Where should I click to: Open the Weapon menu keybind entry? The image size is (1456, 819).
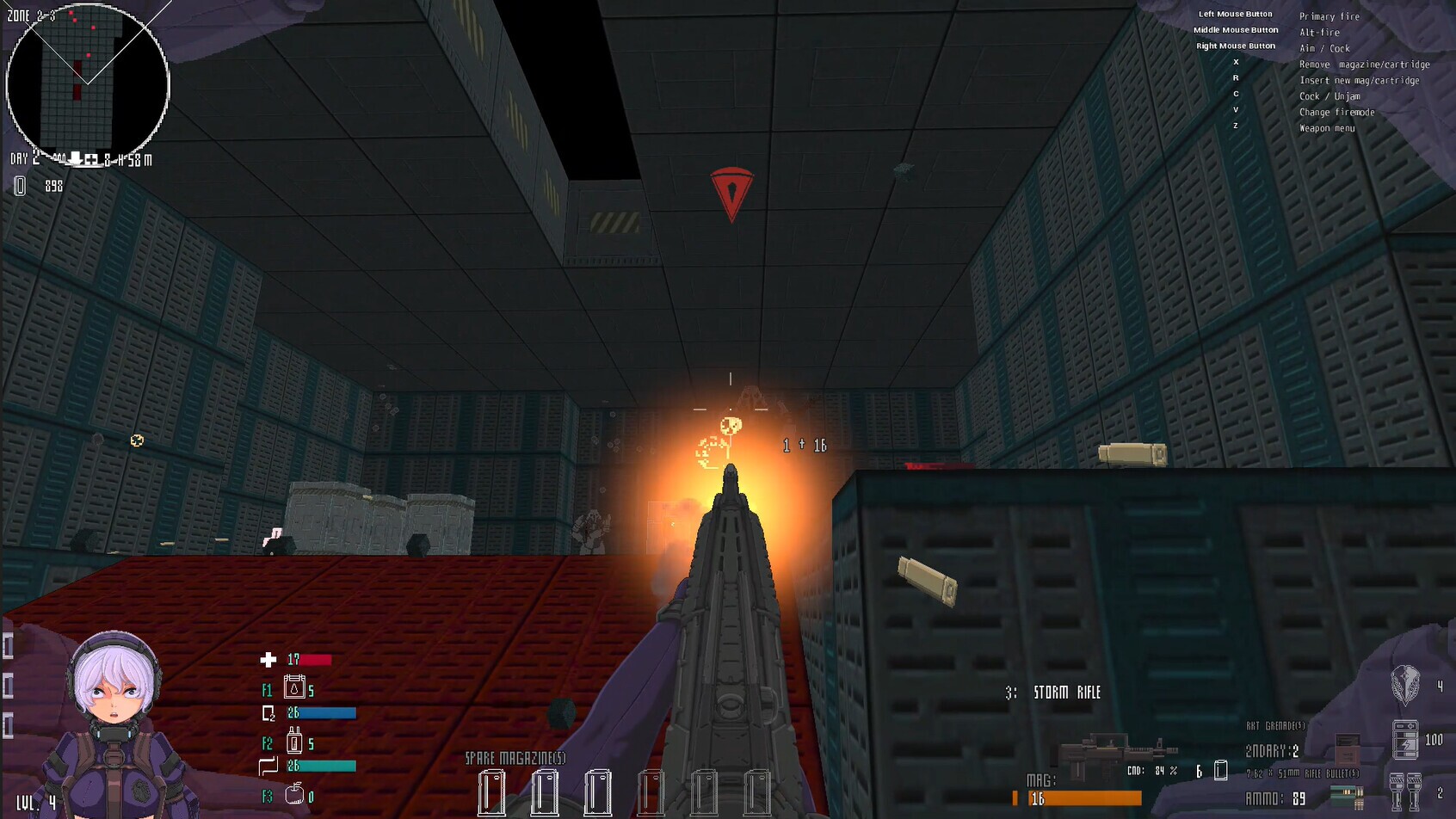pyautogui.click(x=1326, y=127)
